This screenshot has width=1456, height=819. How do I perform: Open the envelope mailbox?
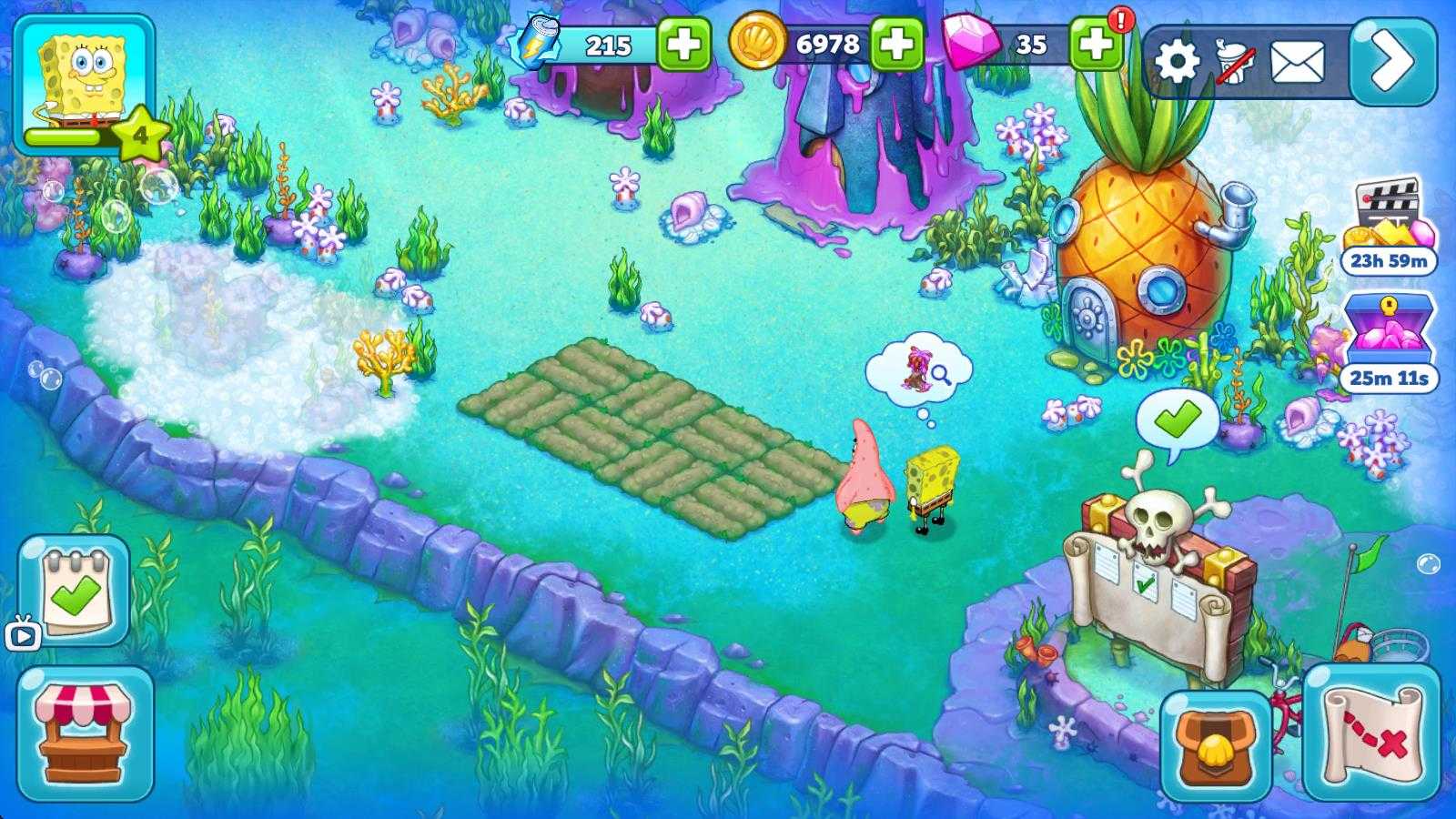[1297, 63]
